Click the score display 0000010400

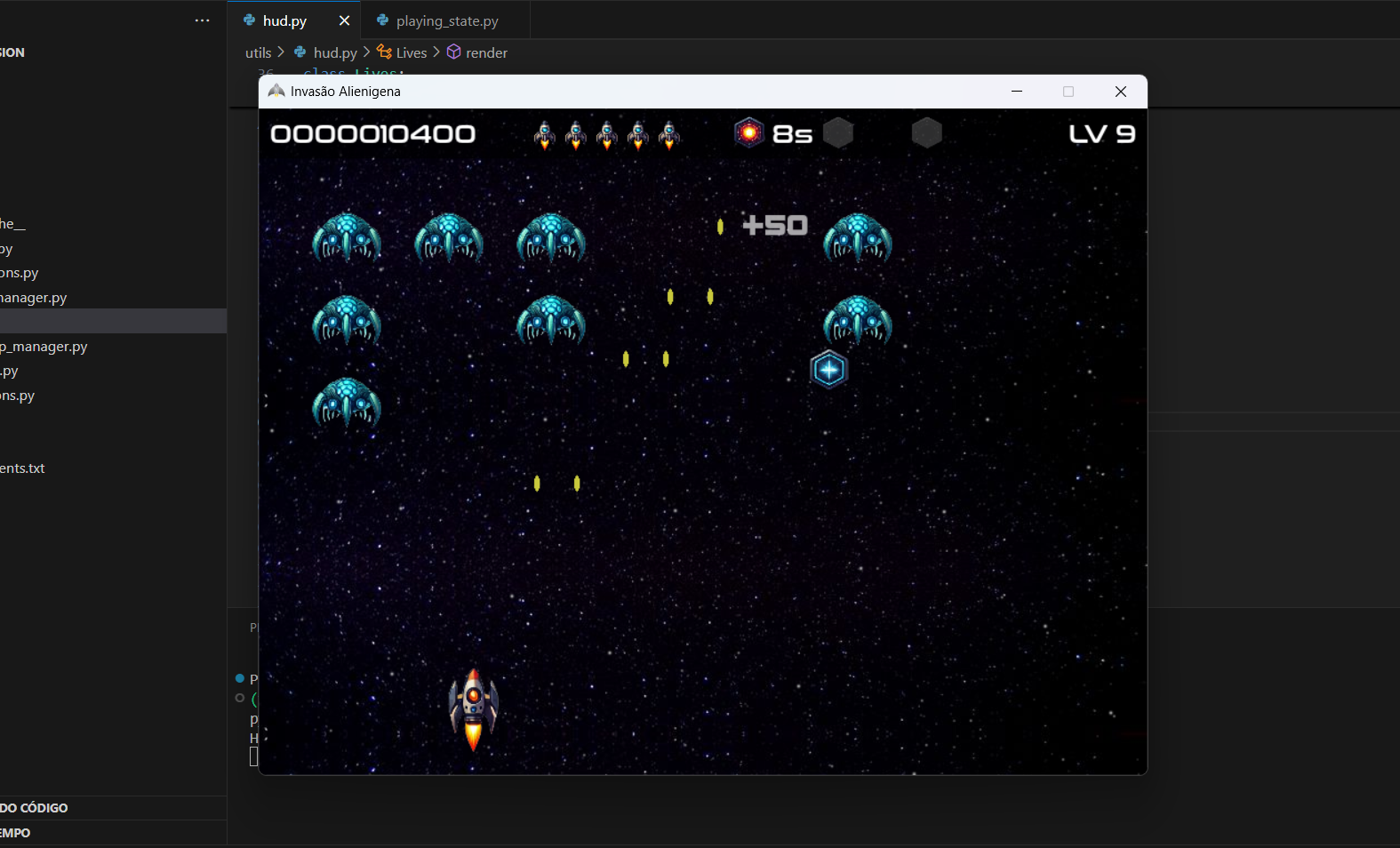point(373,133)
